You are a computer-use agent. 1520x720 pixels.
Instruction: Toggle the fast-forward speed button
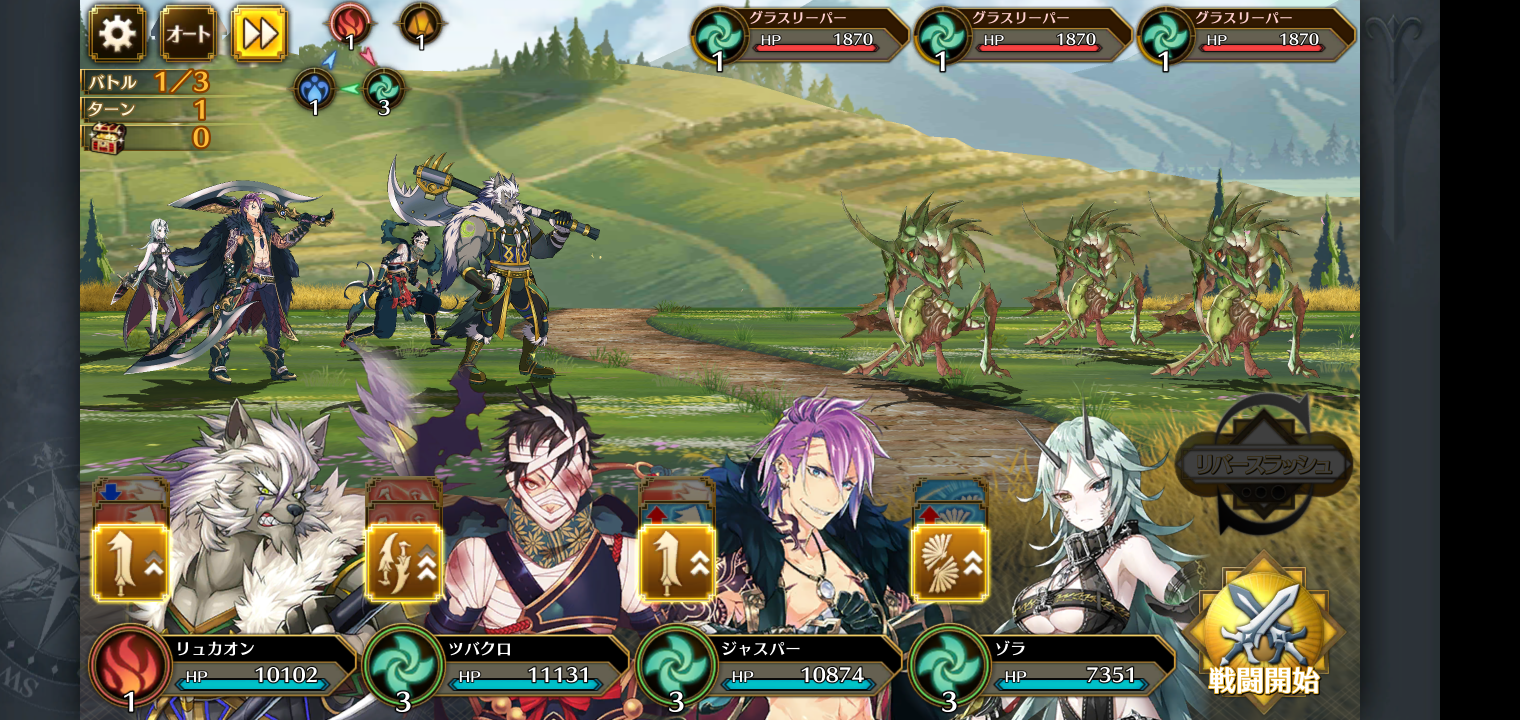259,34
